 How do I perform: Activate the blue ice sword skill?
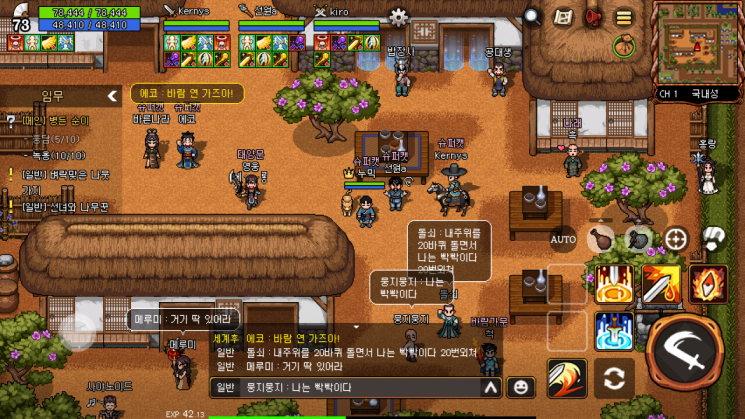614,330
